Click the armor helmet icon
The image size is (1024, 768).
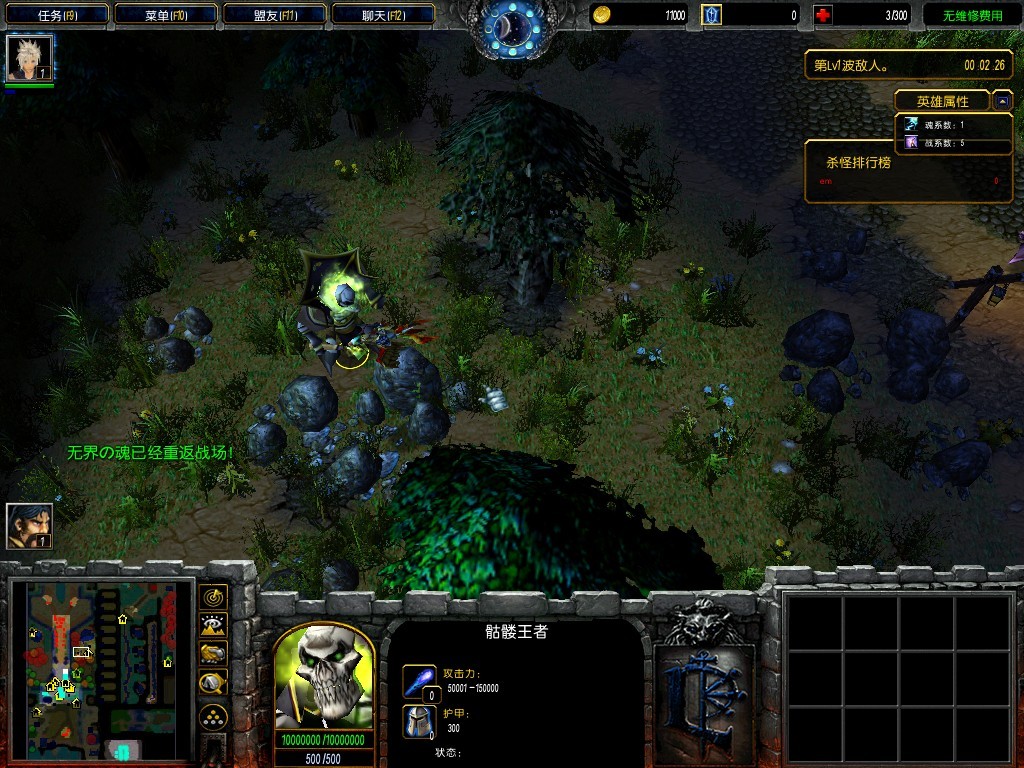pyautogui.click(x=420, y=721)
